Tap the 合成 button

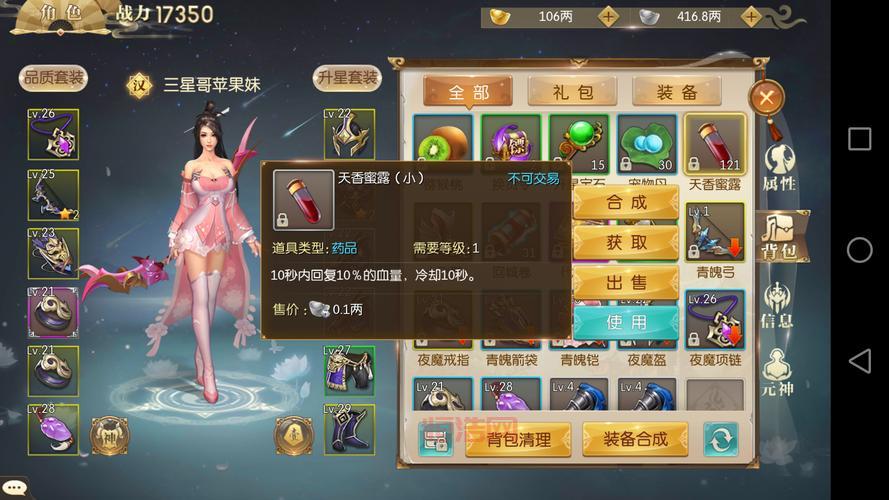[x=626, y=202]
